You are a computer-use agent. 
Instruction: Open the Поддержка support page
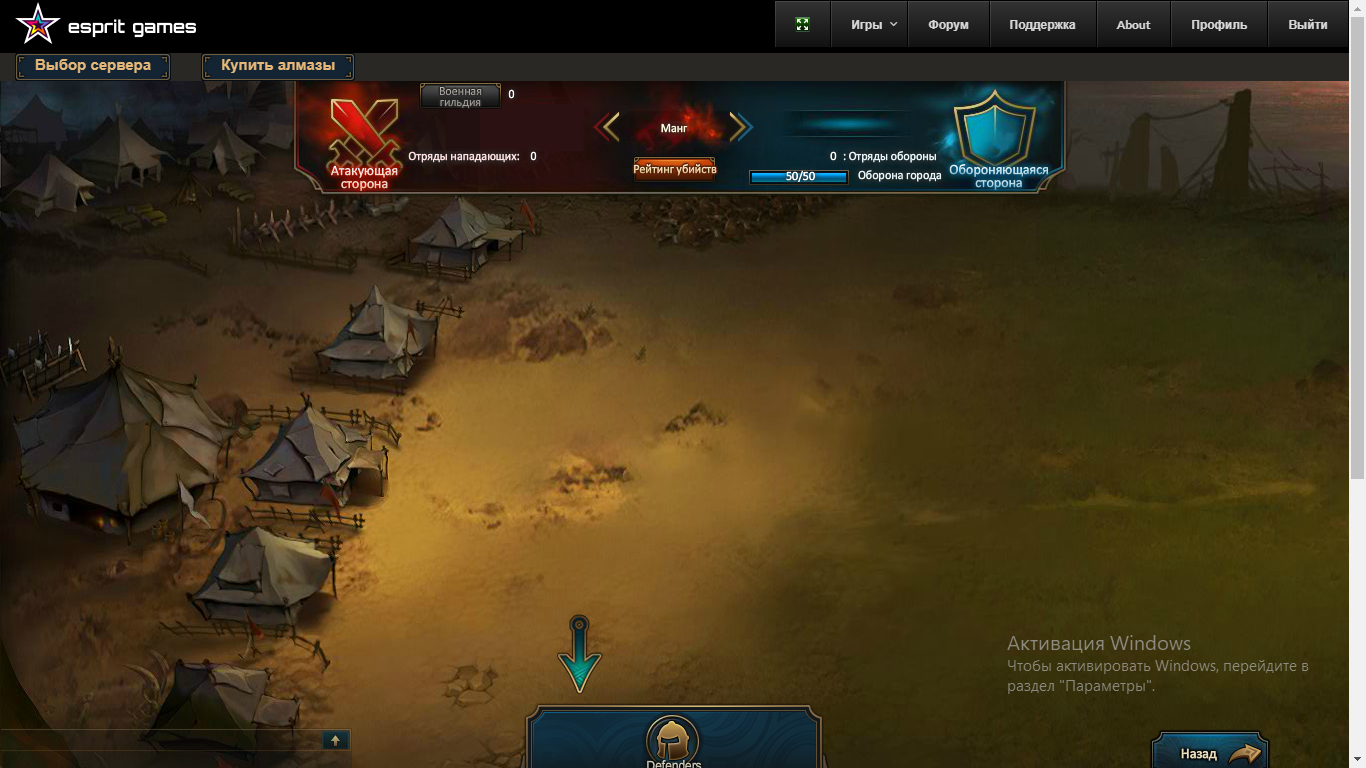pos(1042,25)
